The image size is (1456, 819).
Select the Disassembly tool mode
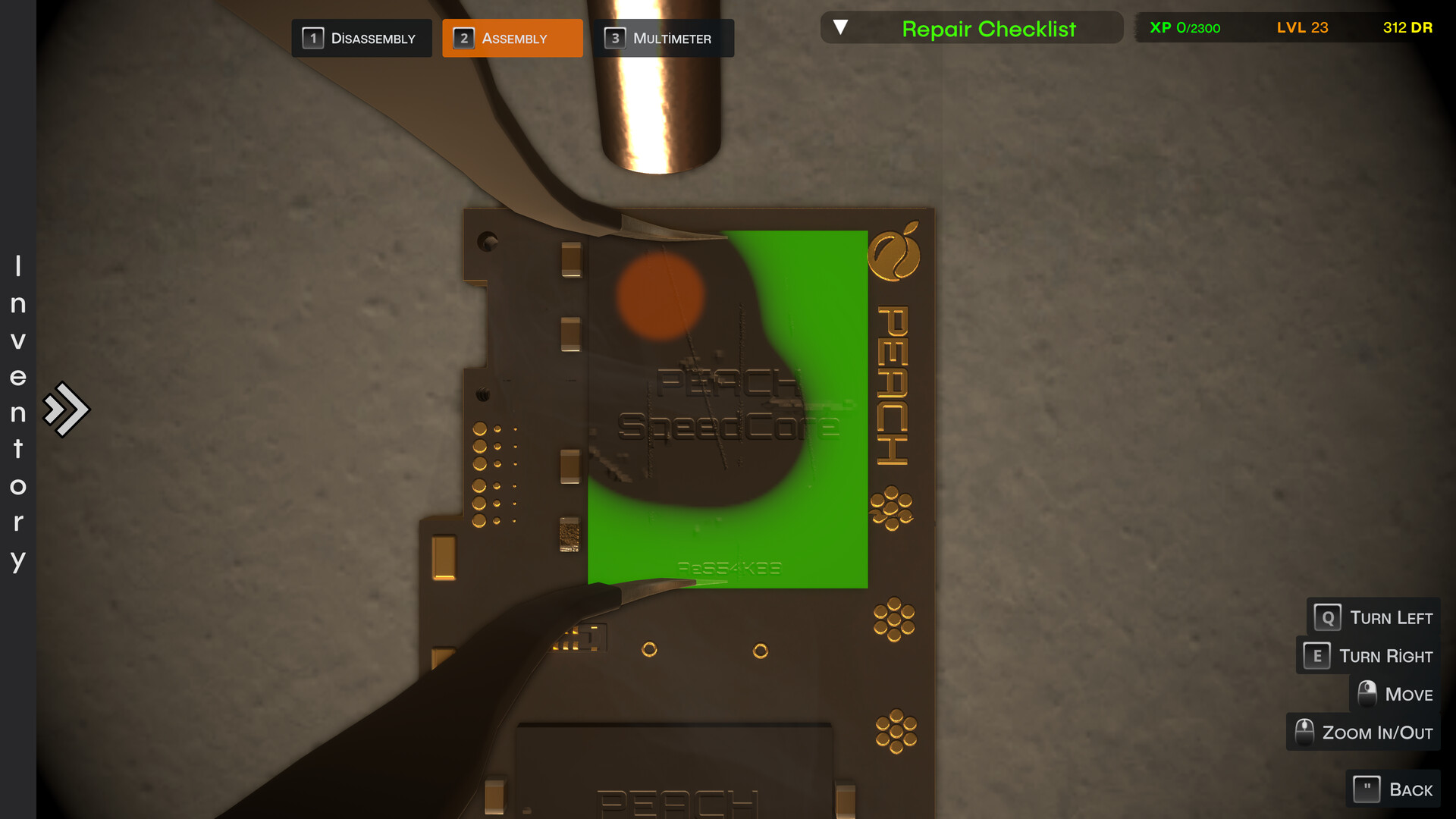[362, 38]
